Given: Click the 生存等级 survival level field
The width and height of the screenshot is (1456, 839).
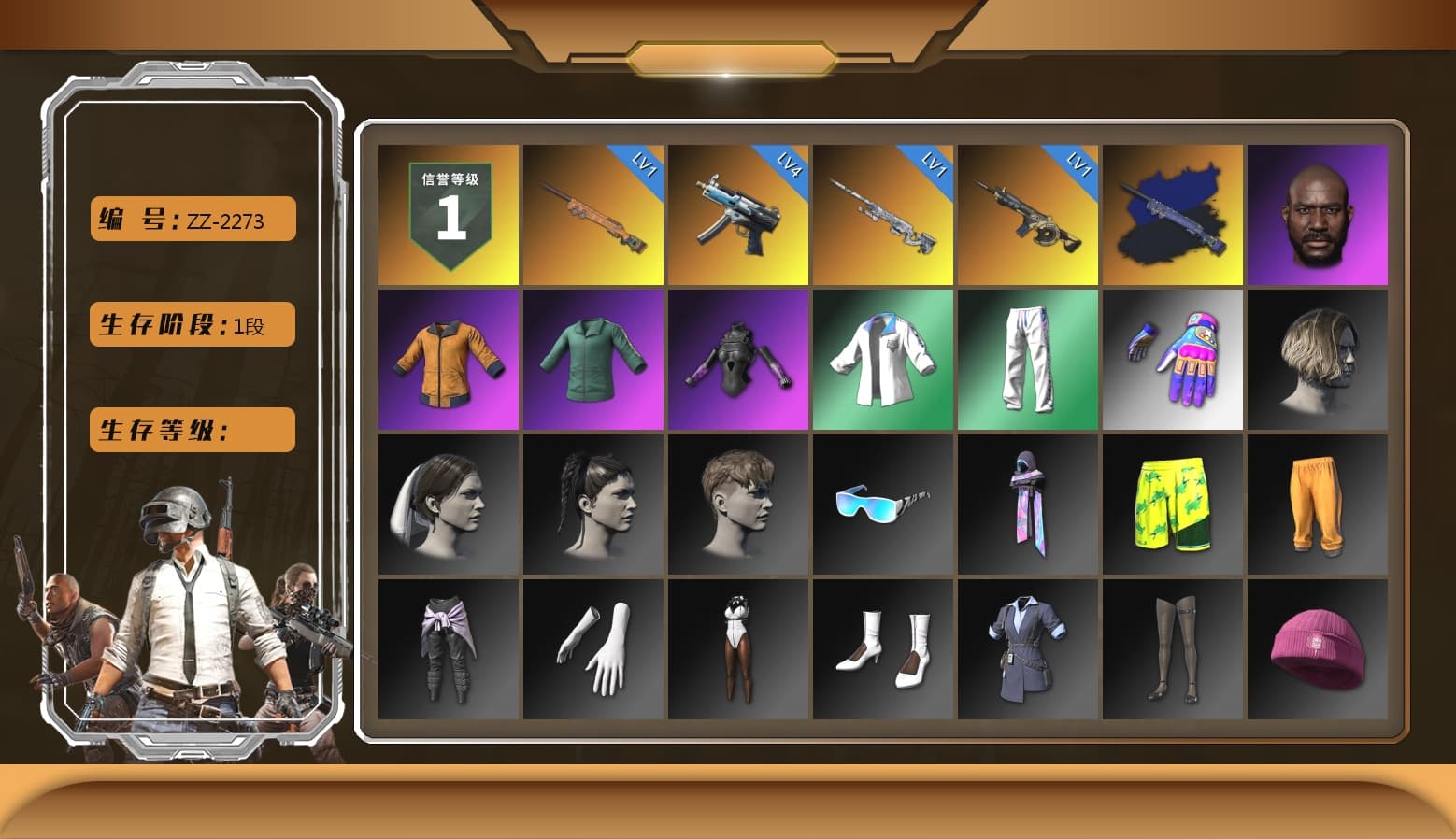Looking at the screenshot, I should pyautogui.click(x=192, y=430).
